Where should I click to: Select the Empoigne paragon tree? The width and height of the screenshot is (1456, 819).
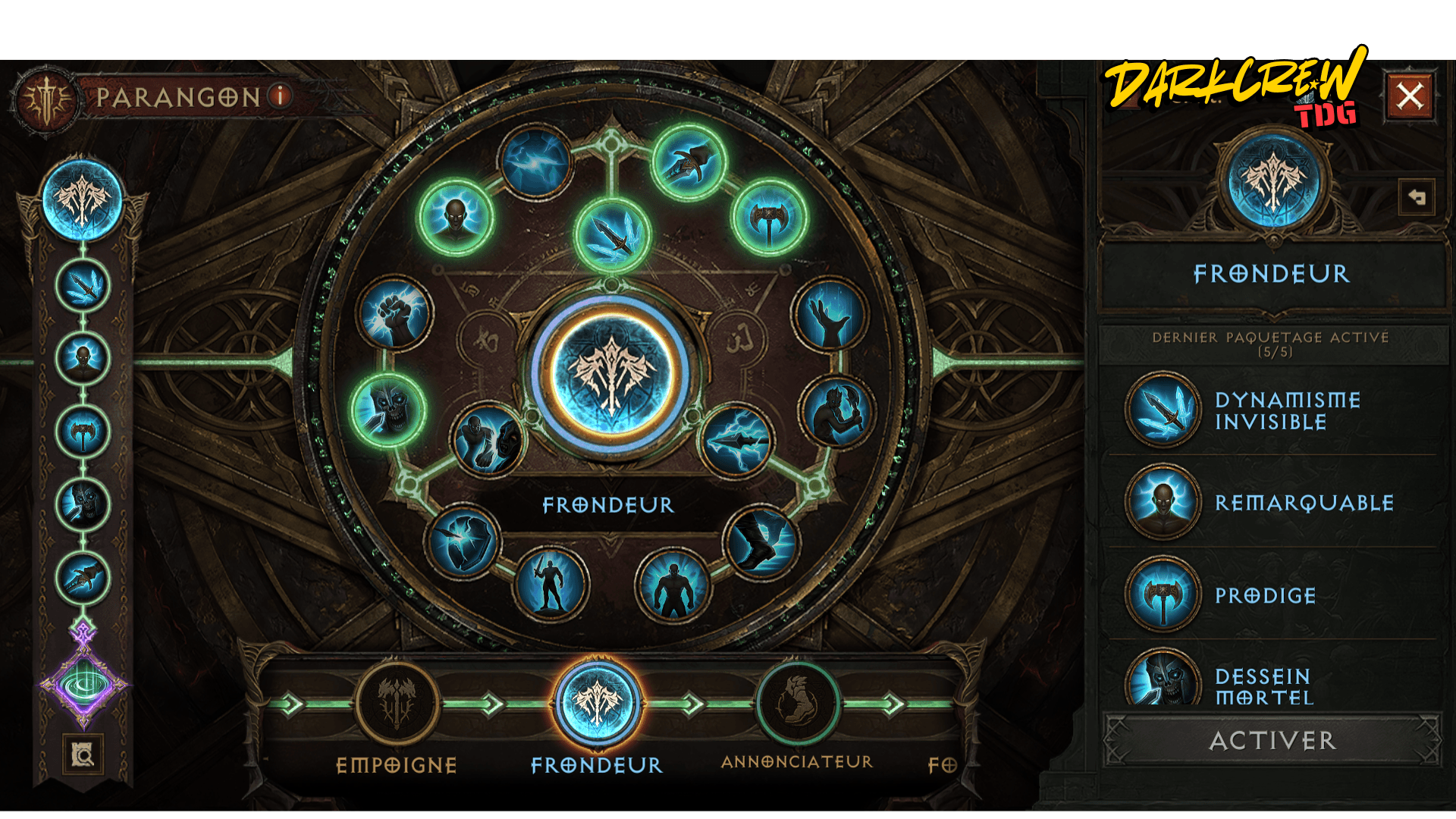pos(397,704)
